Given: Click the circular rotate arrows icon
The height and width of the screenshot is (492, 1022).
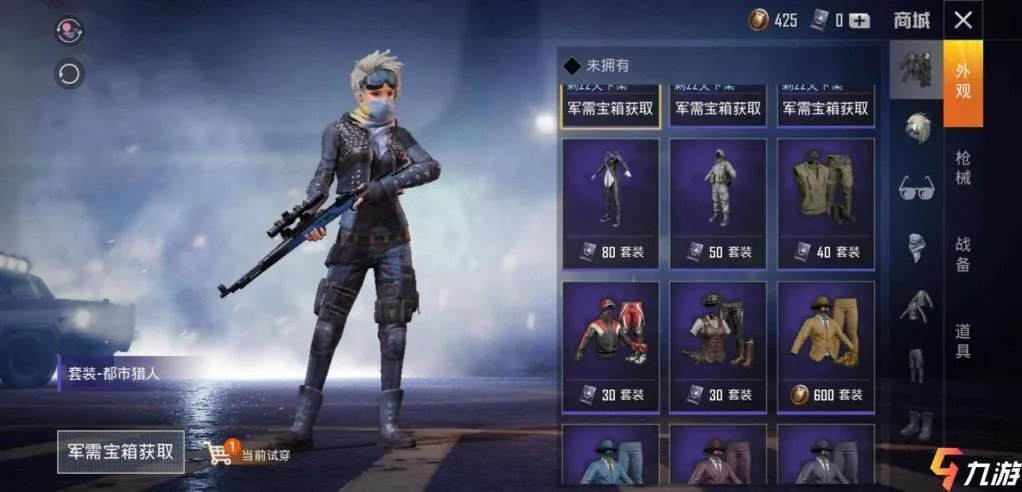Looking at the screenshot, I should (69, 74).
